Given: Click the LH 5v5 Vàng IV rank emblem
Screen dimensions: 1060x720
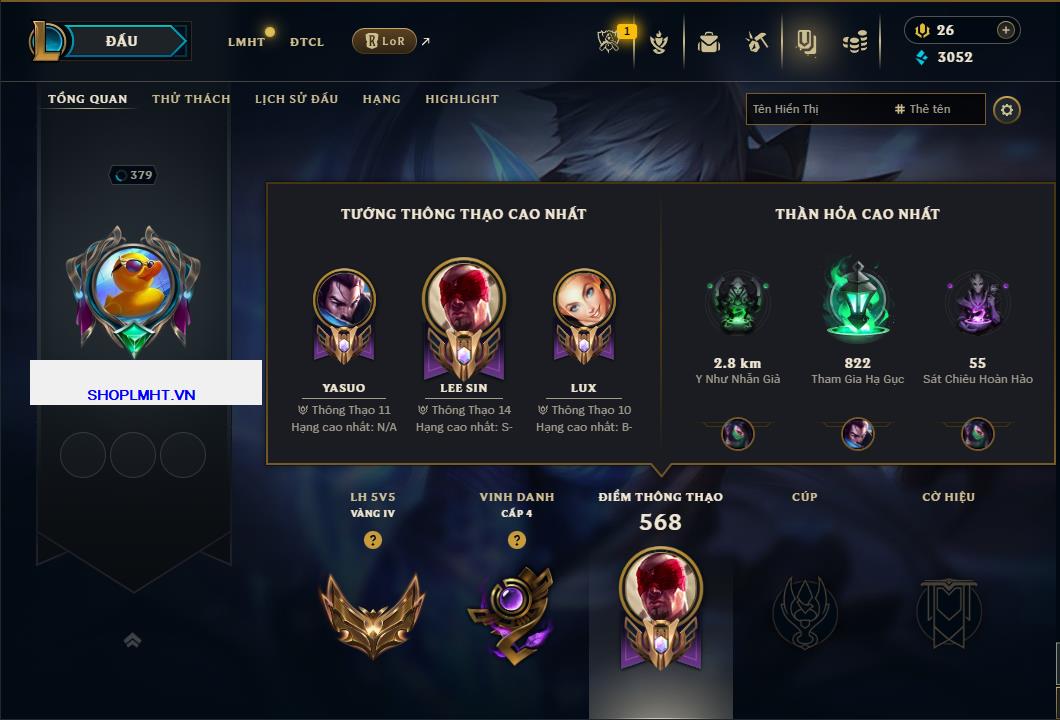Looking at the screenshot, I should 372,612.
